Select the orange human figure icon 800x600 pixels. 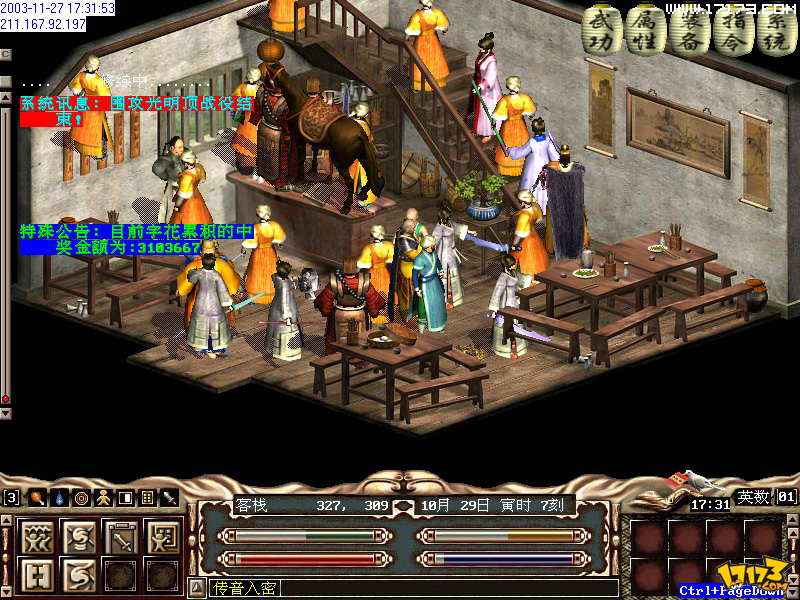coord(103,497)
